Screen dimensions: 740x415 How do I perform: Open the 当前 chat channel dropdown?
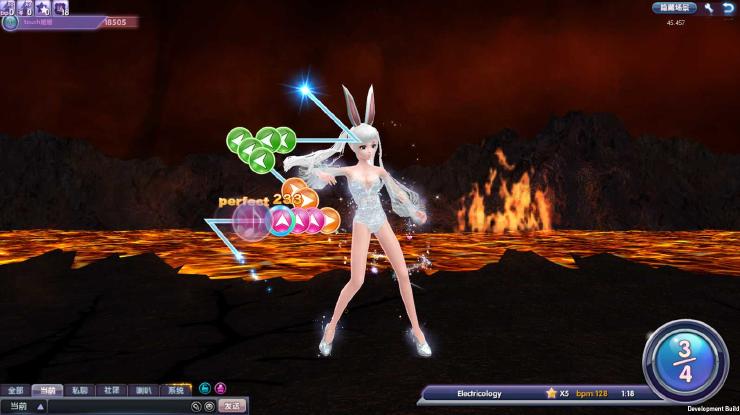click(x=40, y=407)
